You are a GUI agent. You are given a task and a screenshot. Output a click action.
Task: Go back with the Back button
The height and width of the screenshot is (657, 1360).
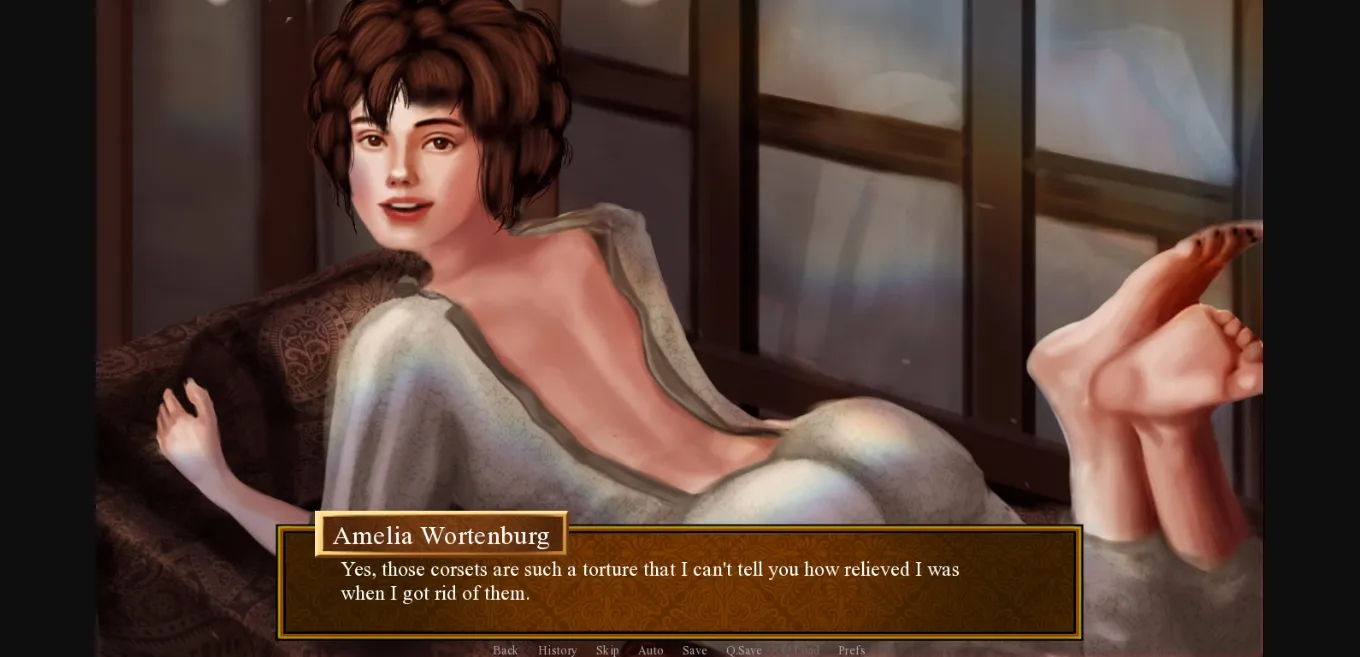pyautogui.click(x=505, y=650)
